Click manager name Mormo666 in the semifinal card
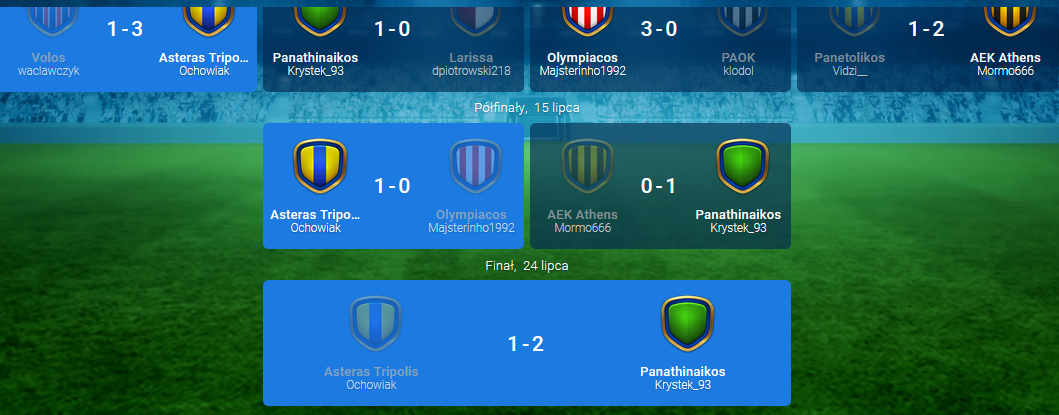 (x=582, y=228)
